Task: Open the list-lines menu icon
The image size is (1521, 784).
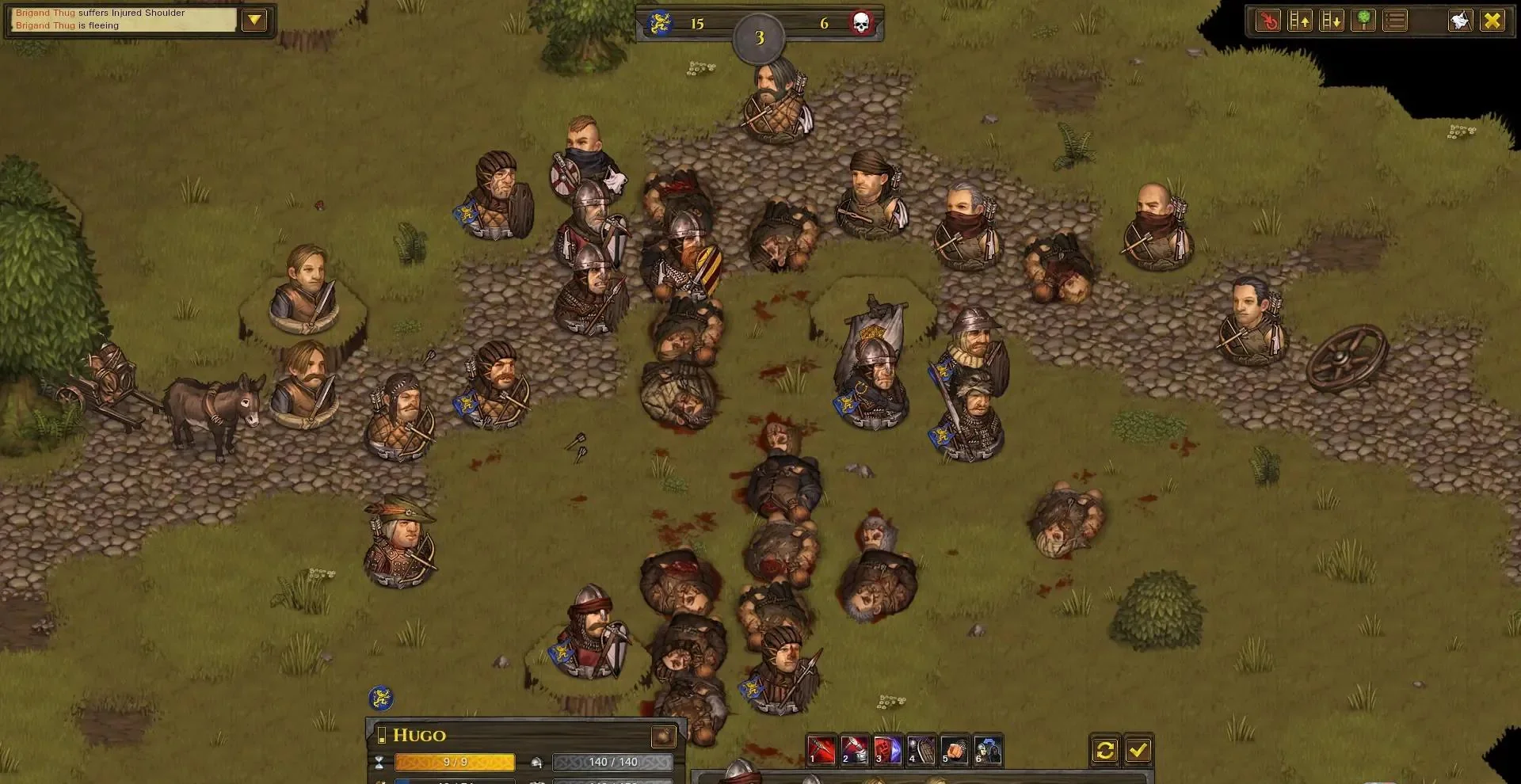Action: tap(1395, 21)
